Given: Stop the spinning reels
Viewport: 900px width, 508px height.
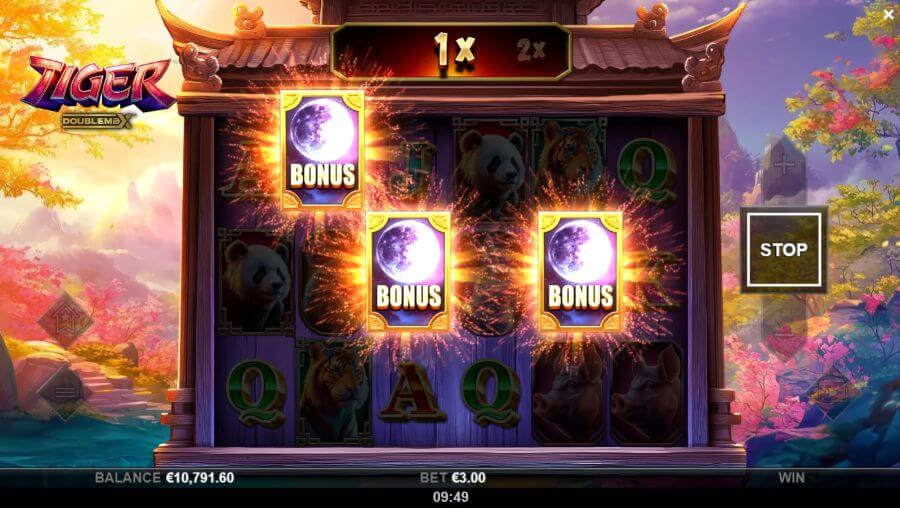Looking at the screenshot, I should coord(783,249).
